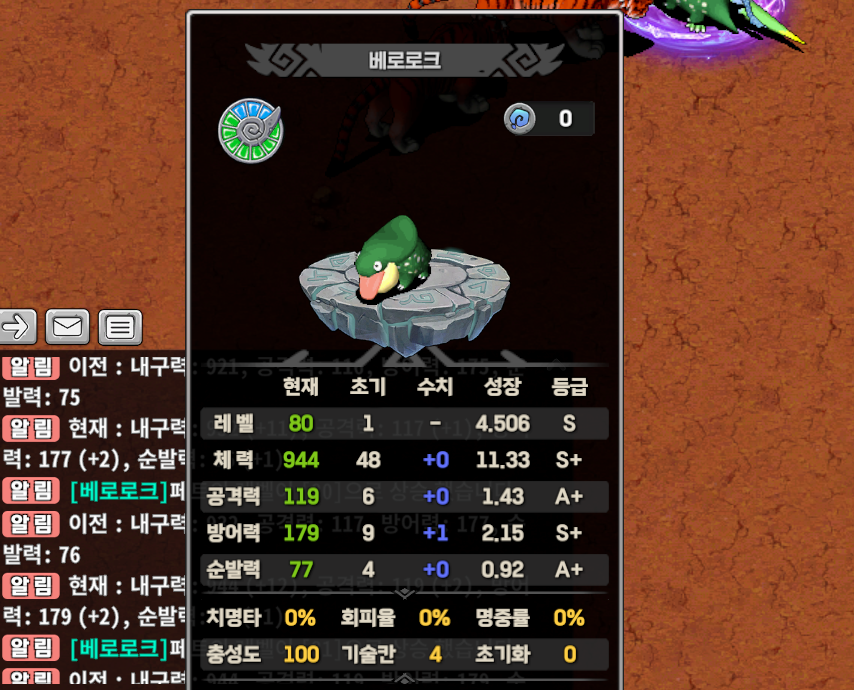Click the green [베로로크] name in chat

pos(118,491)
